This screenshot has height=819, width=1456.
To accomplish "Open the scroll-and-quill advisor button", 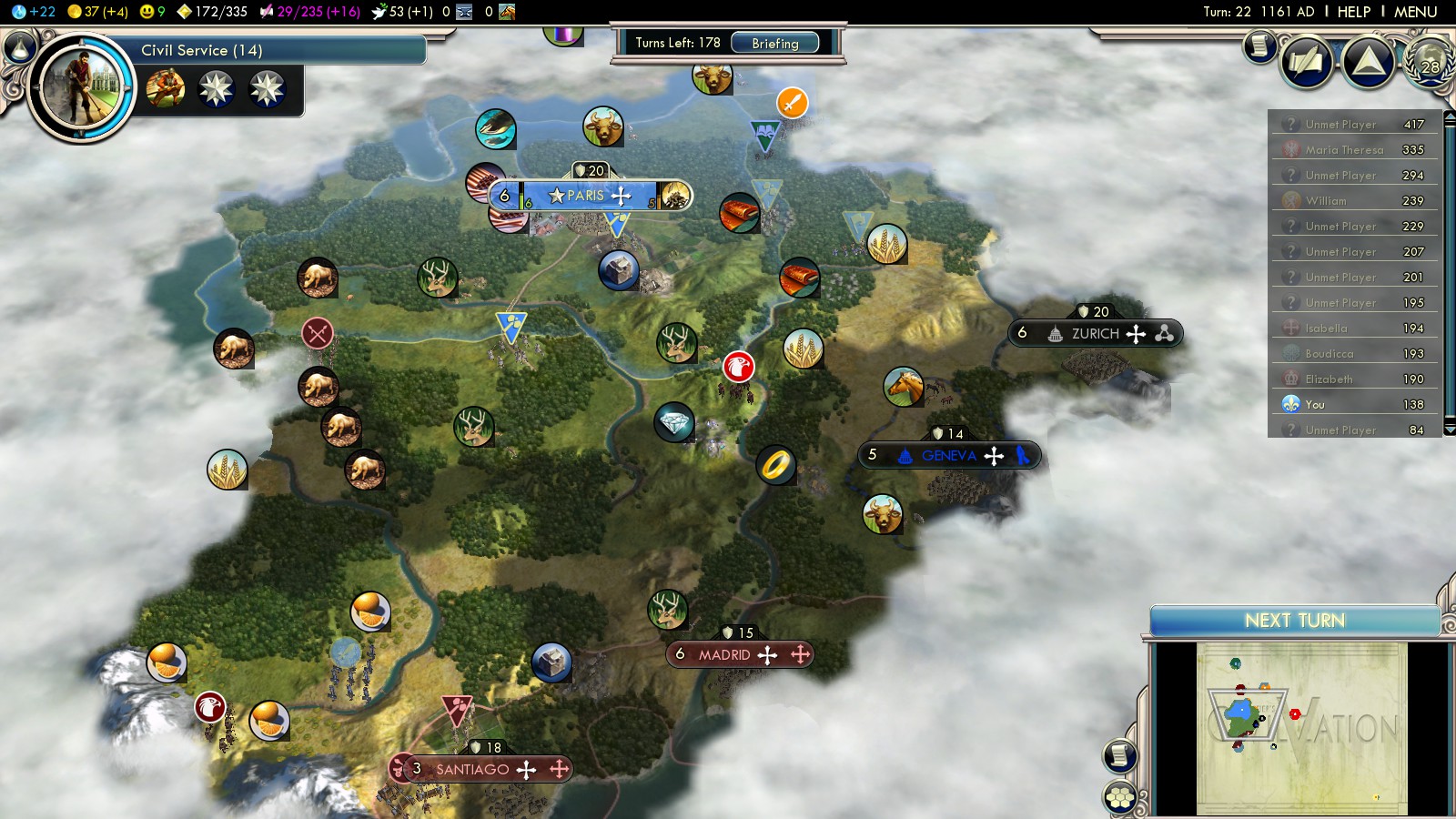I will pyautogui.click(x=1307, y=62).
